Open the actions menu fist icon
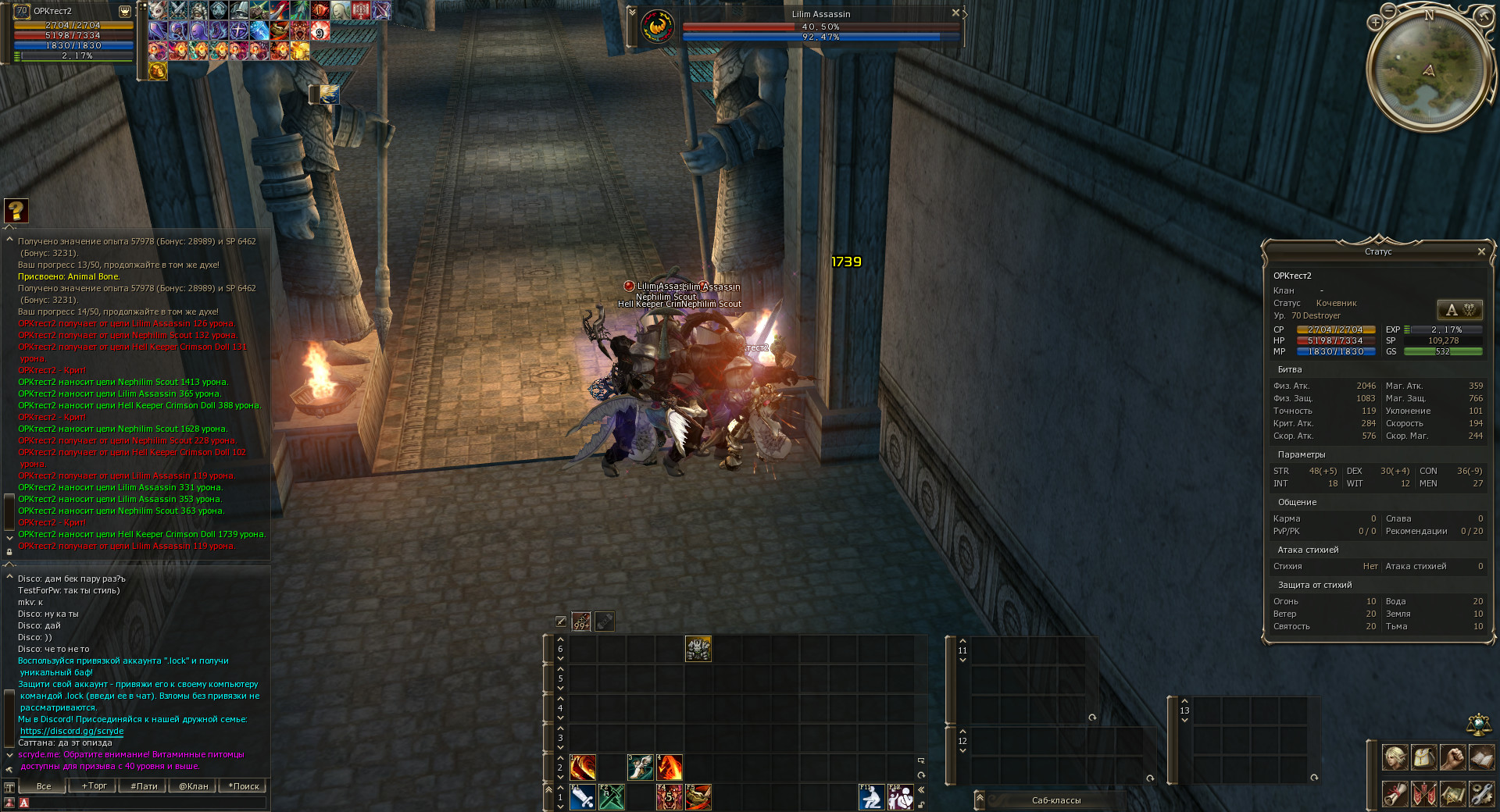 pos(1452,757)
